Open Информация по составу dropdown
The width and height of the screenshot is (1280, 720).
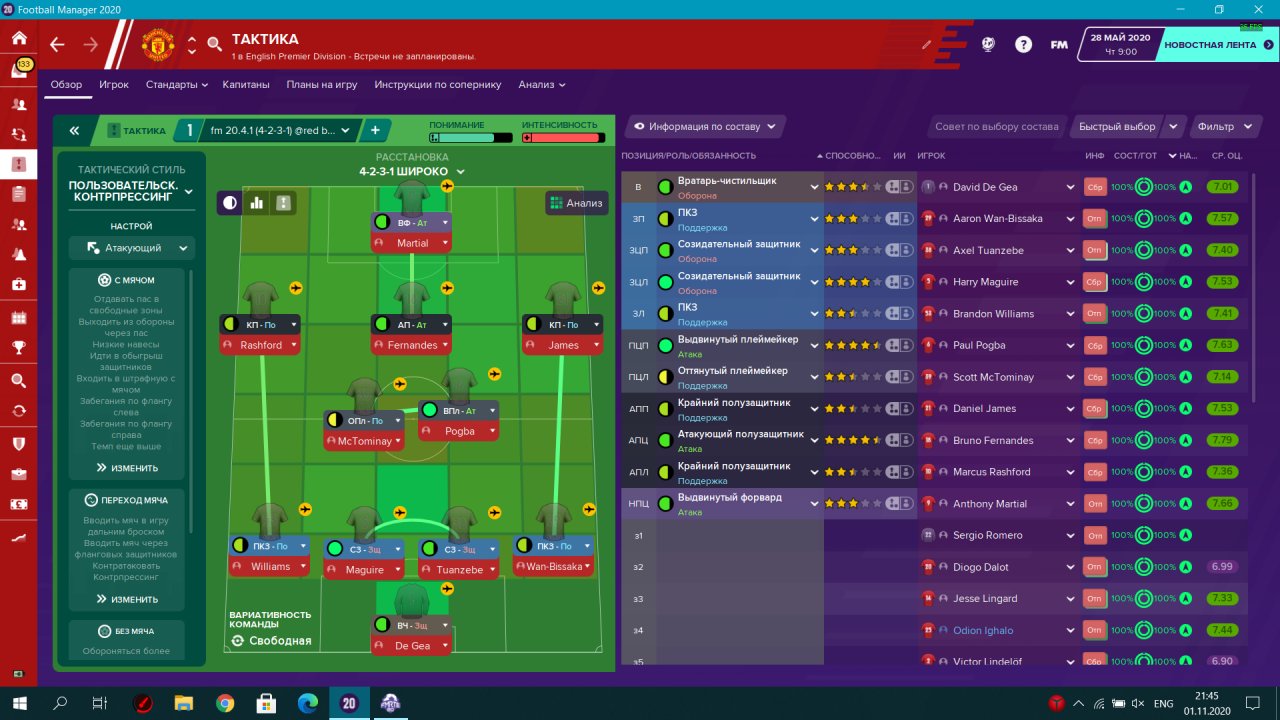tap(705, 127)
